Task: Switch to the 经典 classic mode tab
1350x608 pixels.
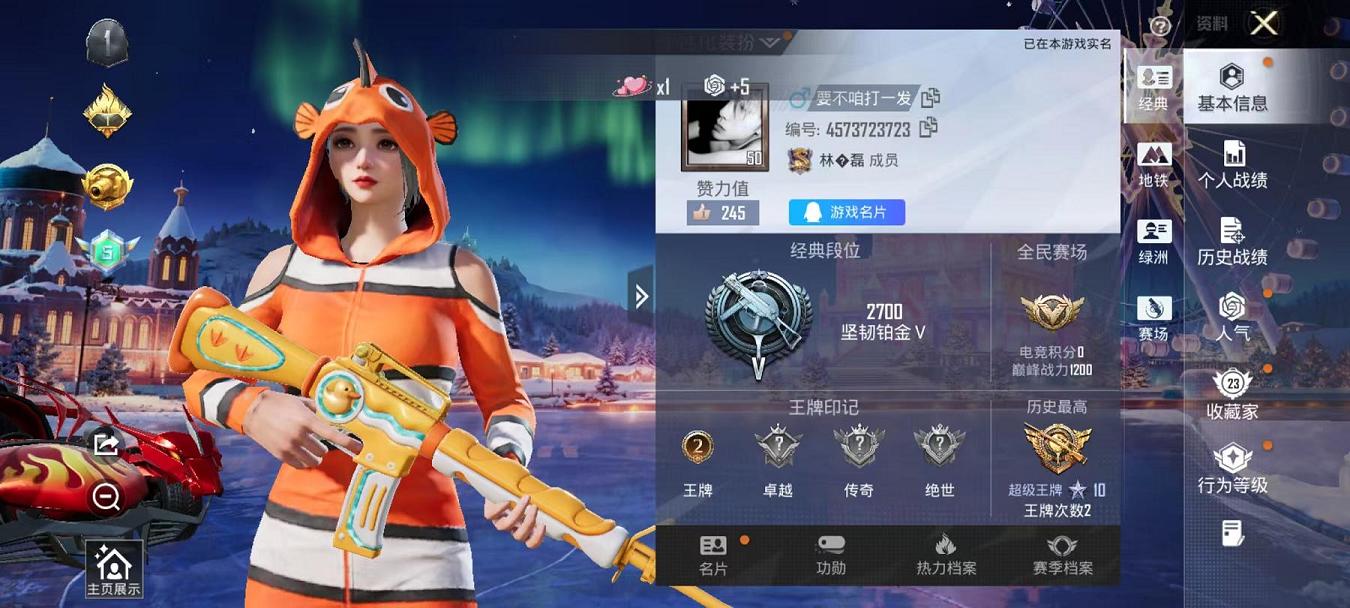Action: (x=1154, y=87)
